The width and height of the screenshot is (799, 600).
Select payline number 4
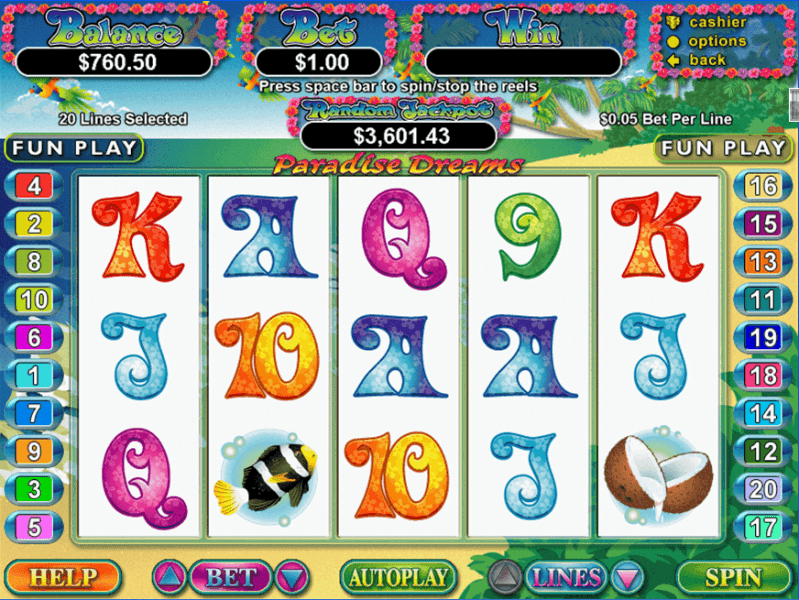pos(34,185)
